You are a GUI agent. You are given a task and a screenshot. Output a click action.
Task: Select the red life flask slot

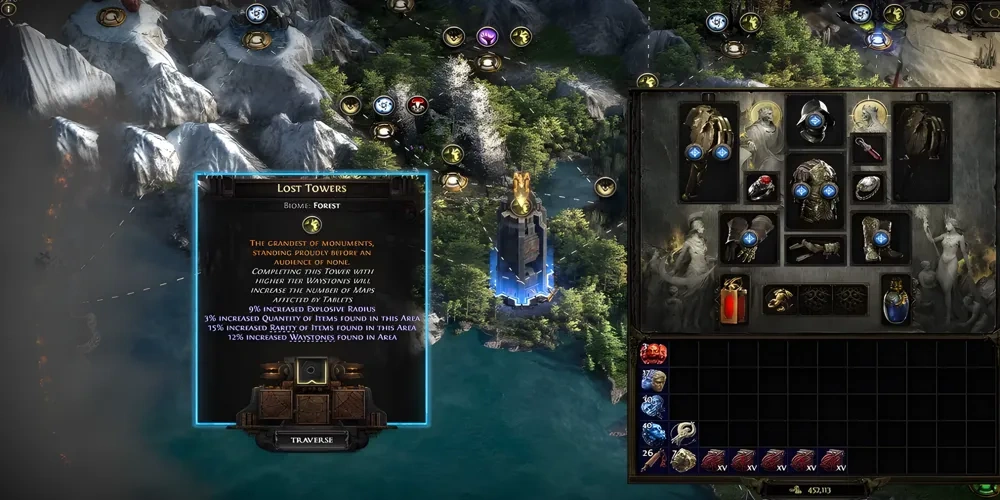735,299
